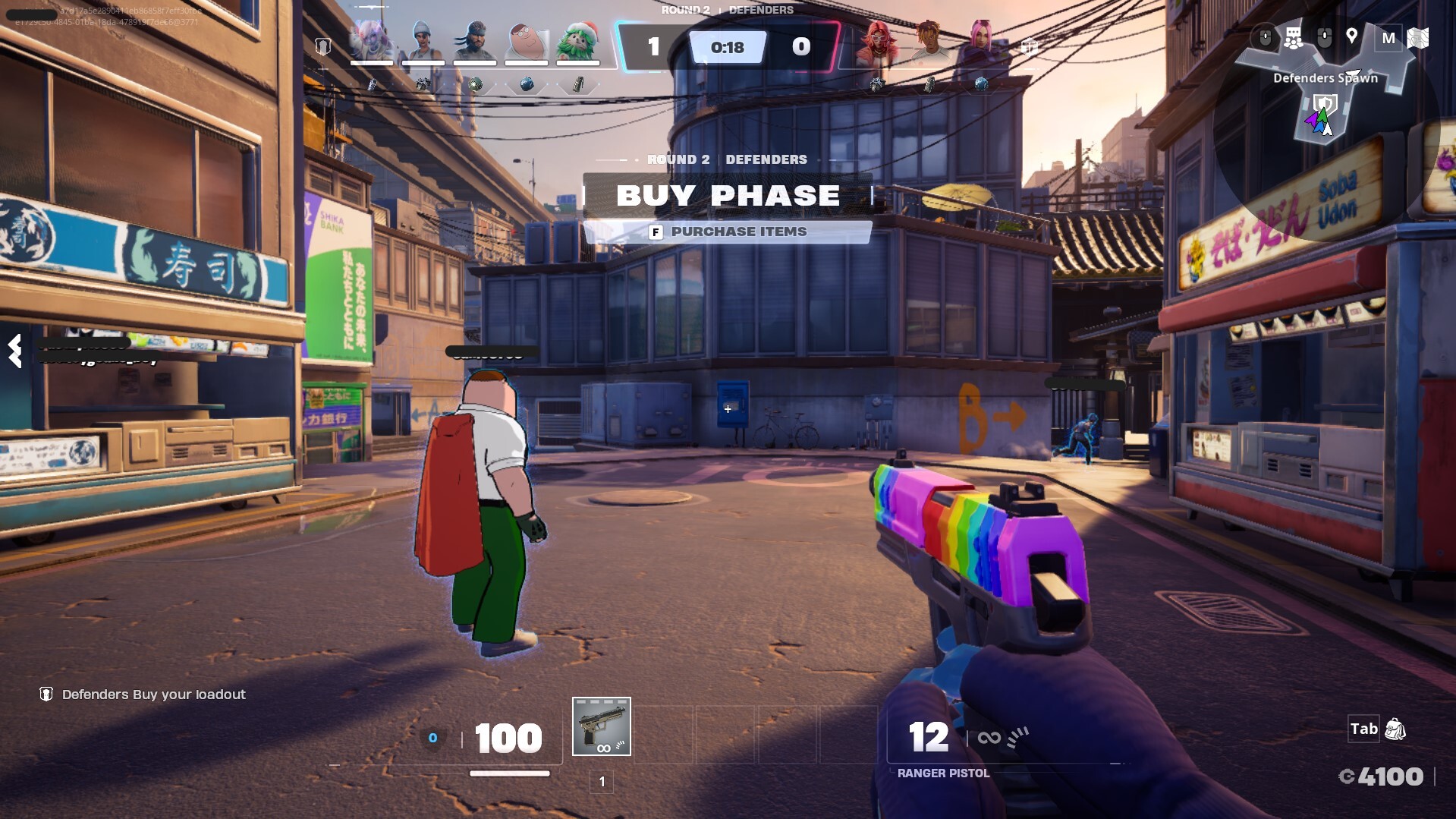Click the ping location marker icon near minimap
The width and height of the screenshot is (1456, 819).
click(x=1352, y=36)
